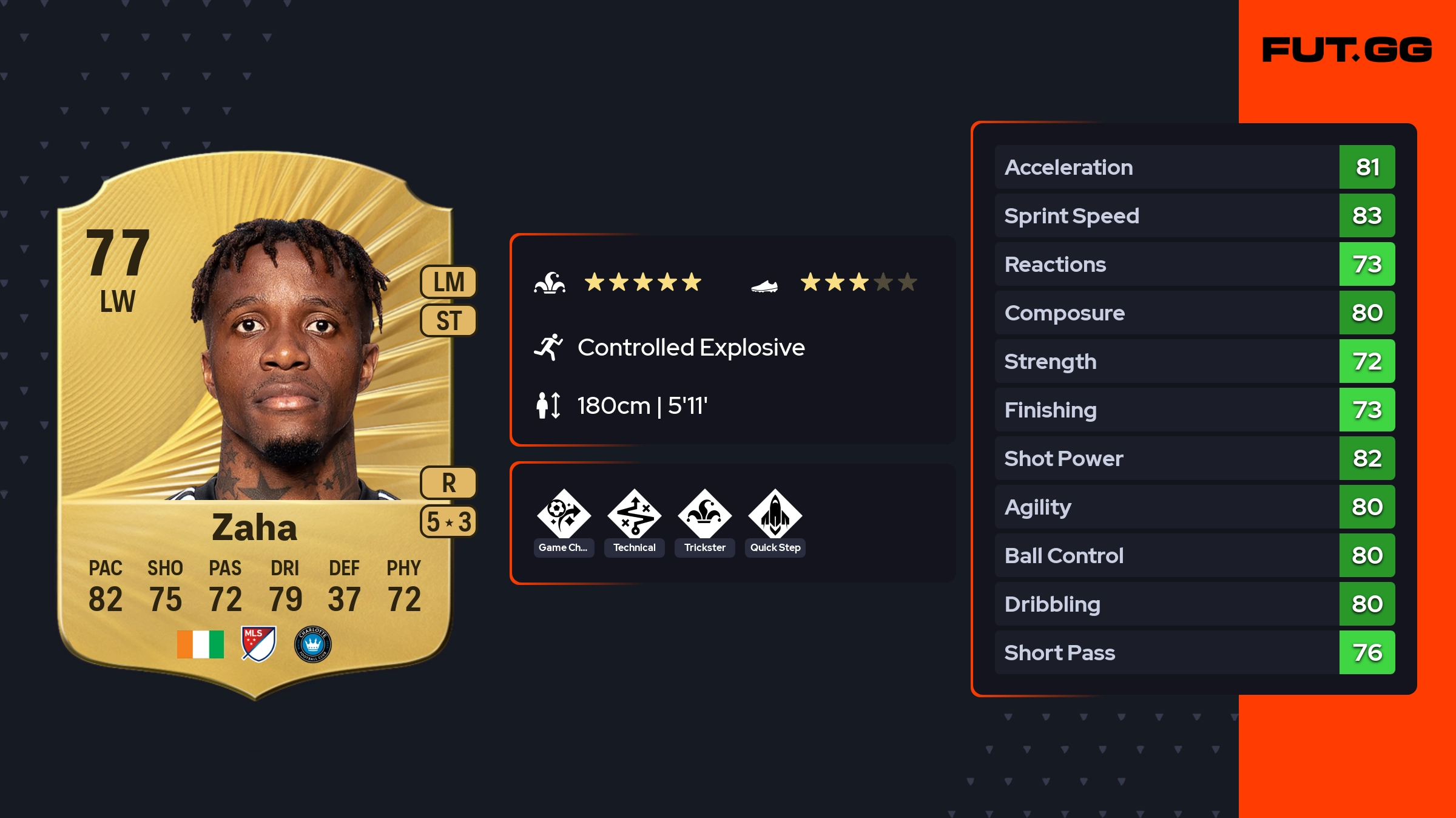Viewport: 1456px width, 818px height.
Task: Click the Acceleration stat row
Action: click(x=1195, y=167)
